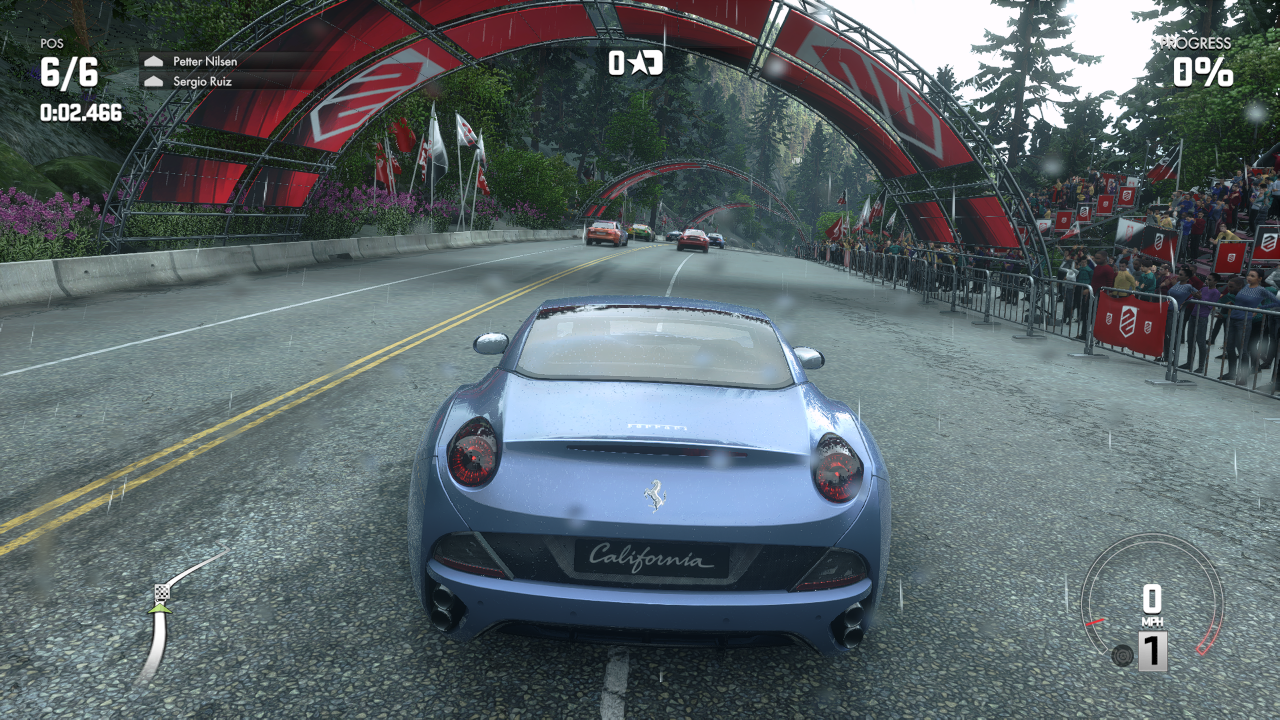Toggle the gear number indicator

[x=1153, y=649]
